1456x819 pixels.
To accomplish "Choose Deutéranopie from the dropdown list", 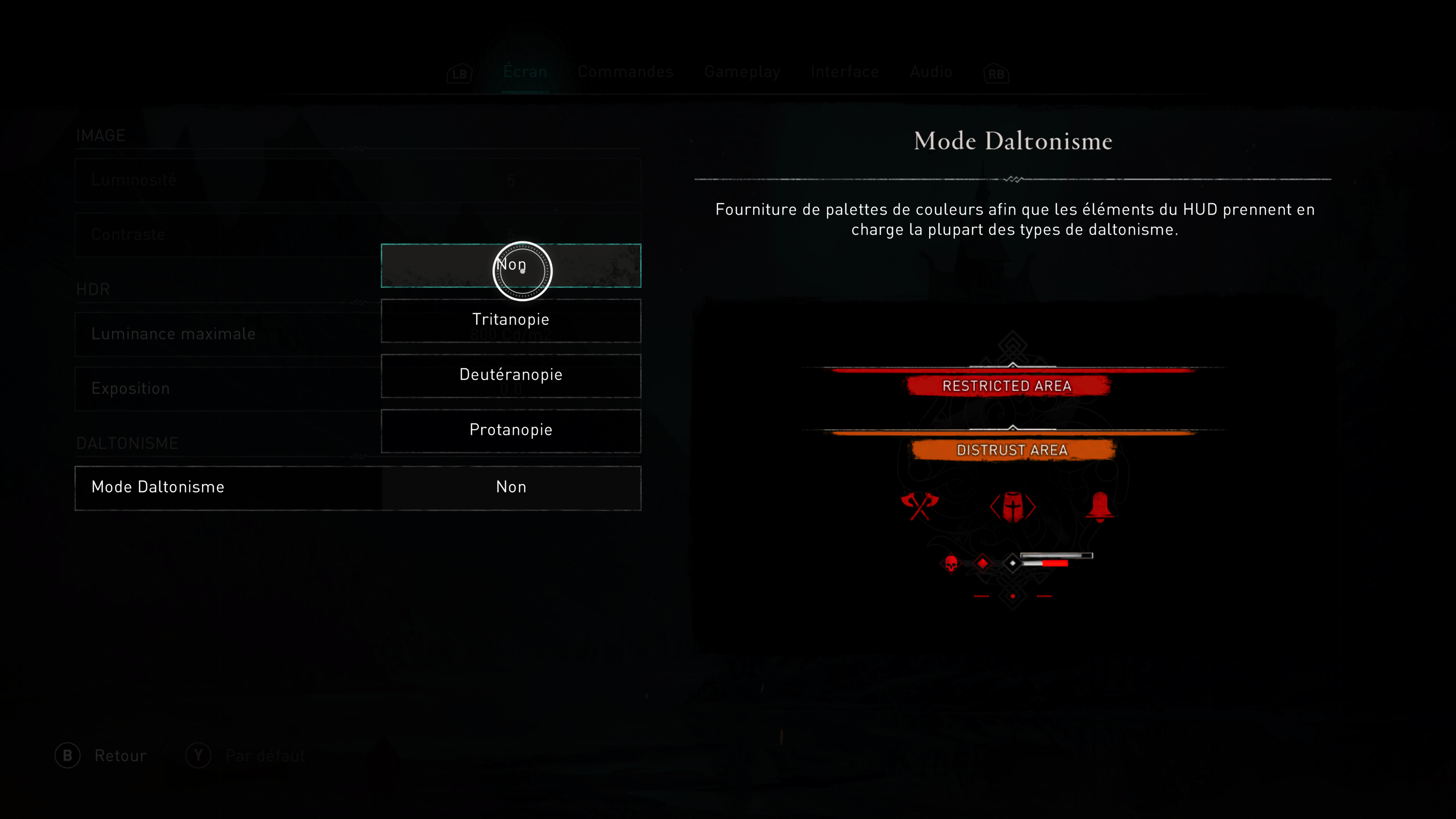I will pos(510,375).
